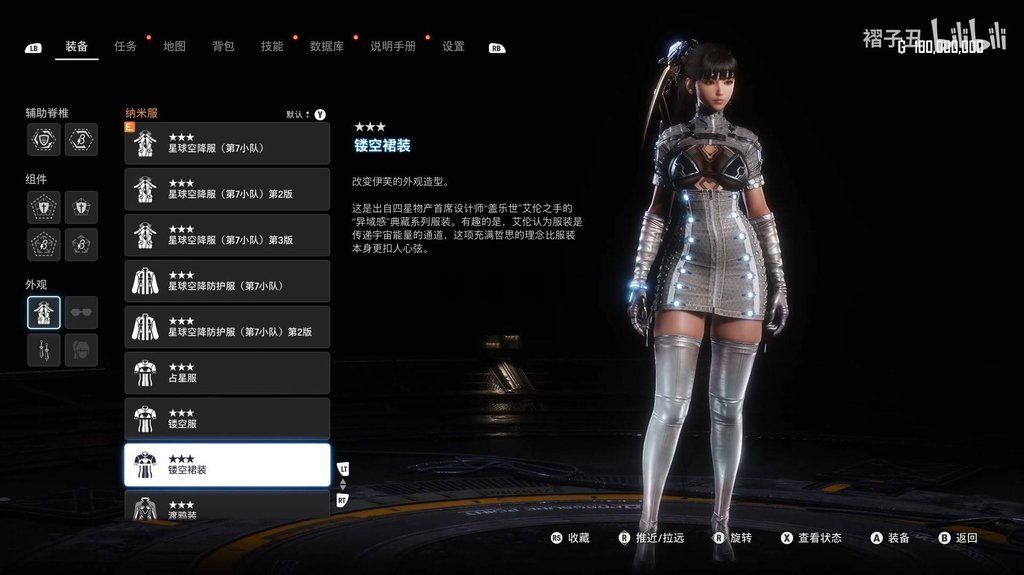
Task: Open the earrings appearance slot
Action: tap(44, 350)
